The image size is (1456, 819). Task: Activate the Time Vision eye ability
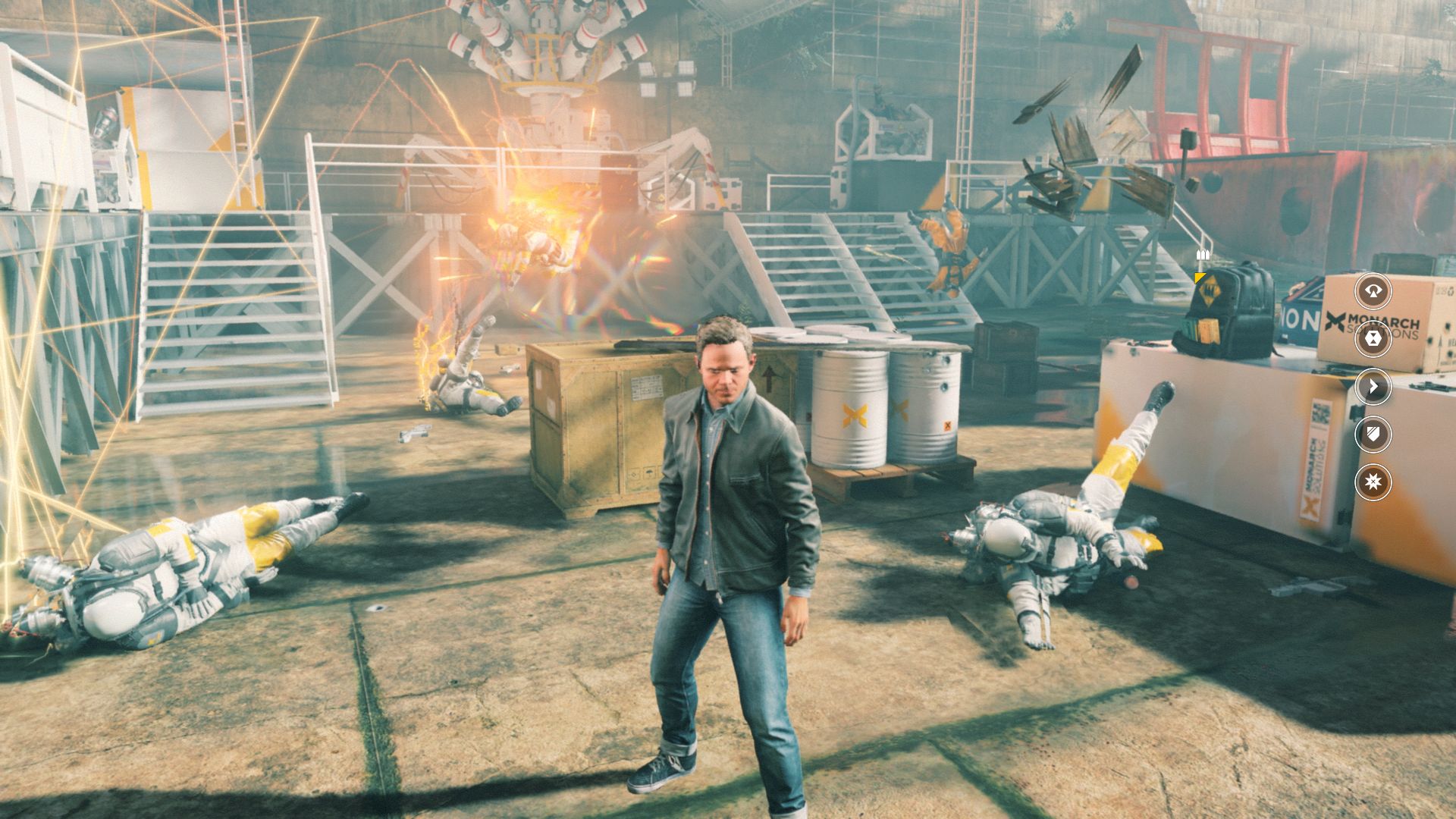pyautogui.click(x=1373, y=290)
